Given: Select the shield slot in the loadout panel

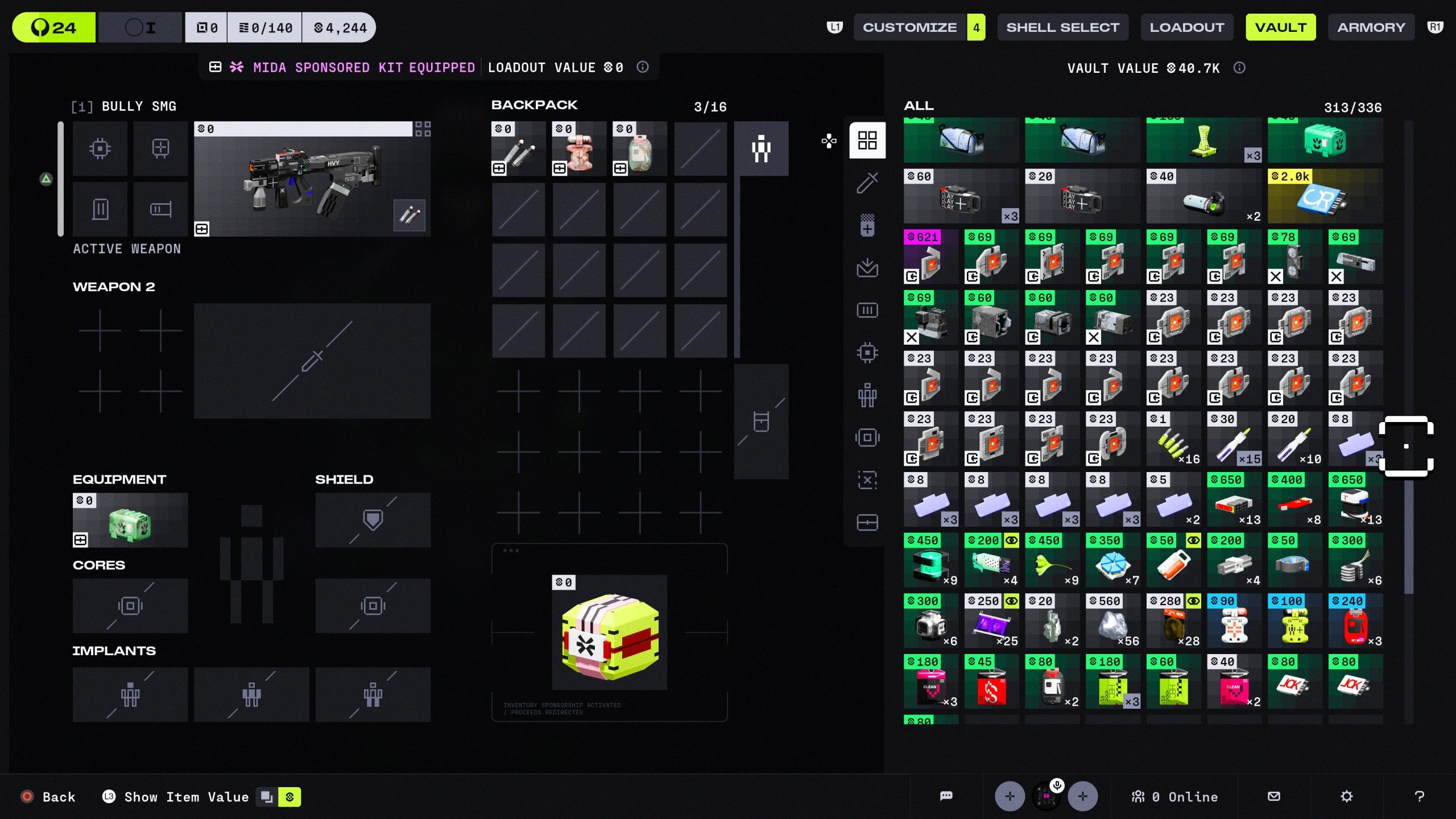Looking at the screenshot, I should [x=373, y=519].
